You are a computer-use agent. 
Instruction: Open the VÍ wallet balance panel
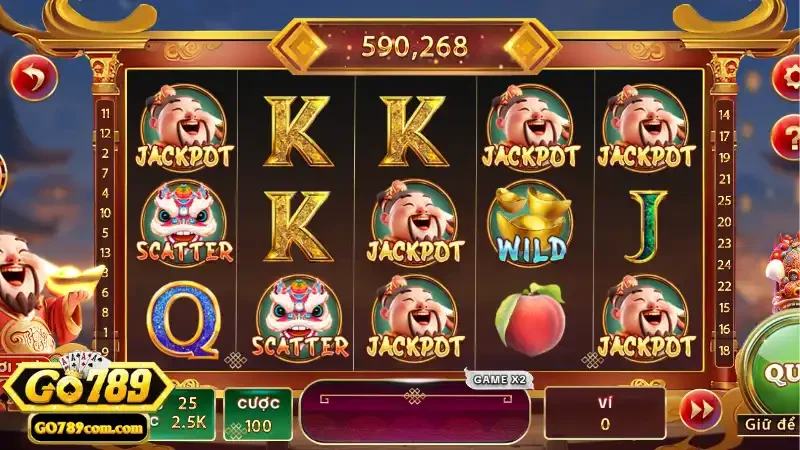(605, 413)
